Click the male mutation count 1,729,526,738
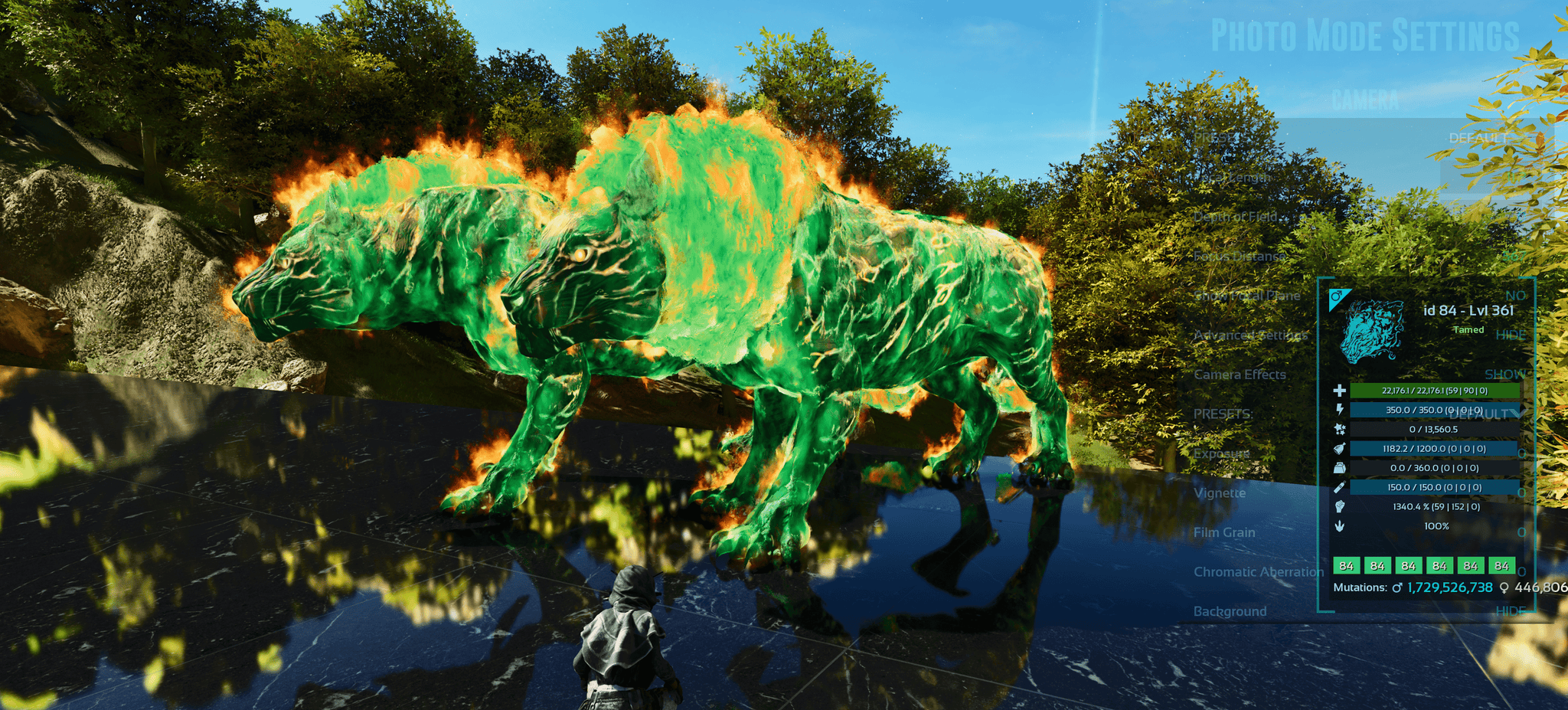The width and height of the screenshot is (1568, 710). click(1450, 587)
